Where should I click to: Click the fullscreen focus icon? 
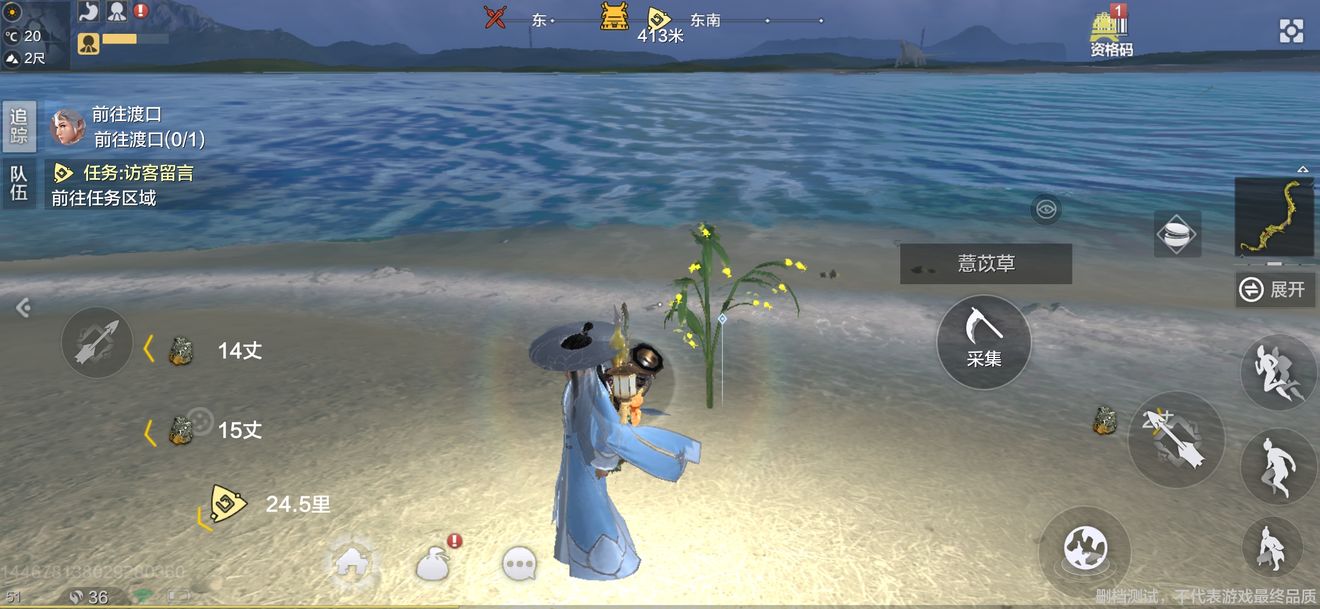[1291, 31]
